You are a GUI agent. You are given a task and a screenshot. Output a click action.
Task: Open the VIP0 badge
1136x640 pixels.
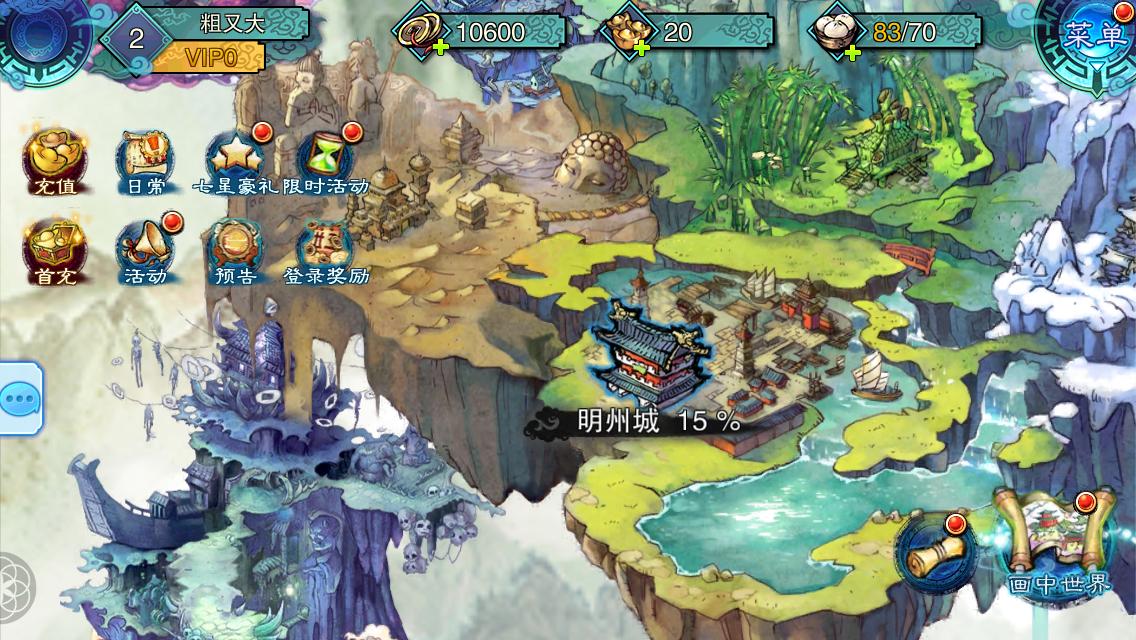tap(210, 57)
